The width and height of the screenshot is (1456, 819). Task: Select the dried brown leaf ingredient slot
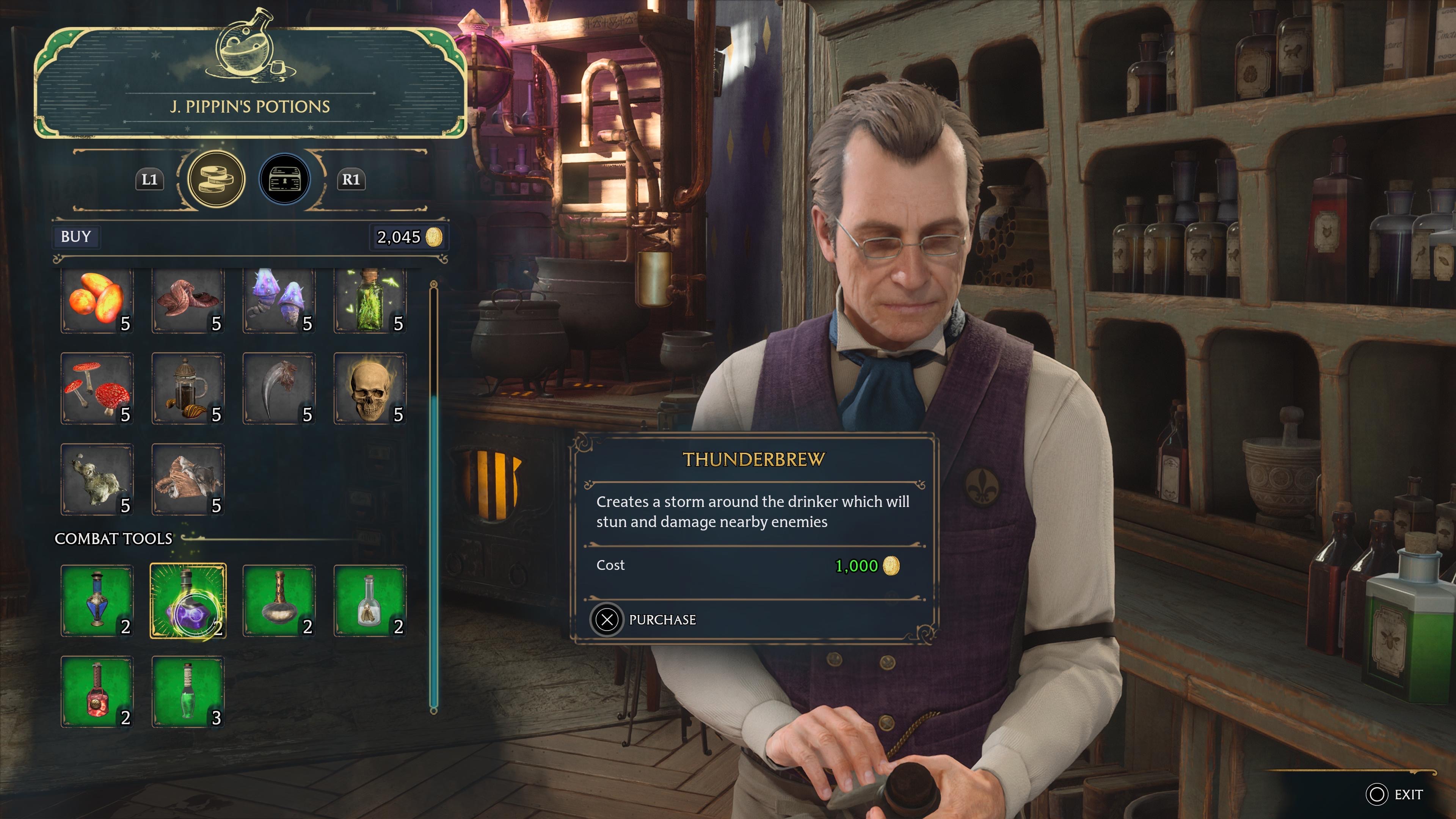coord(188,479)
